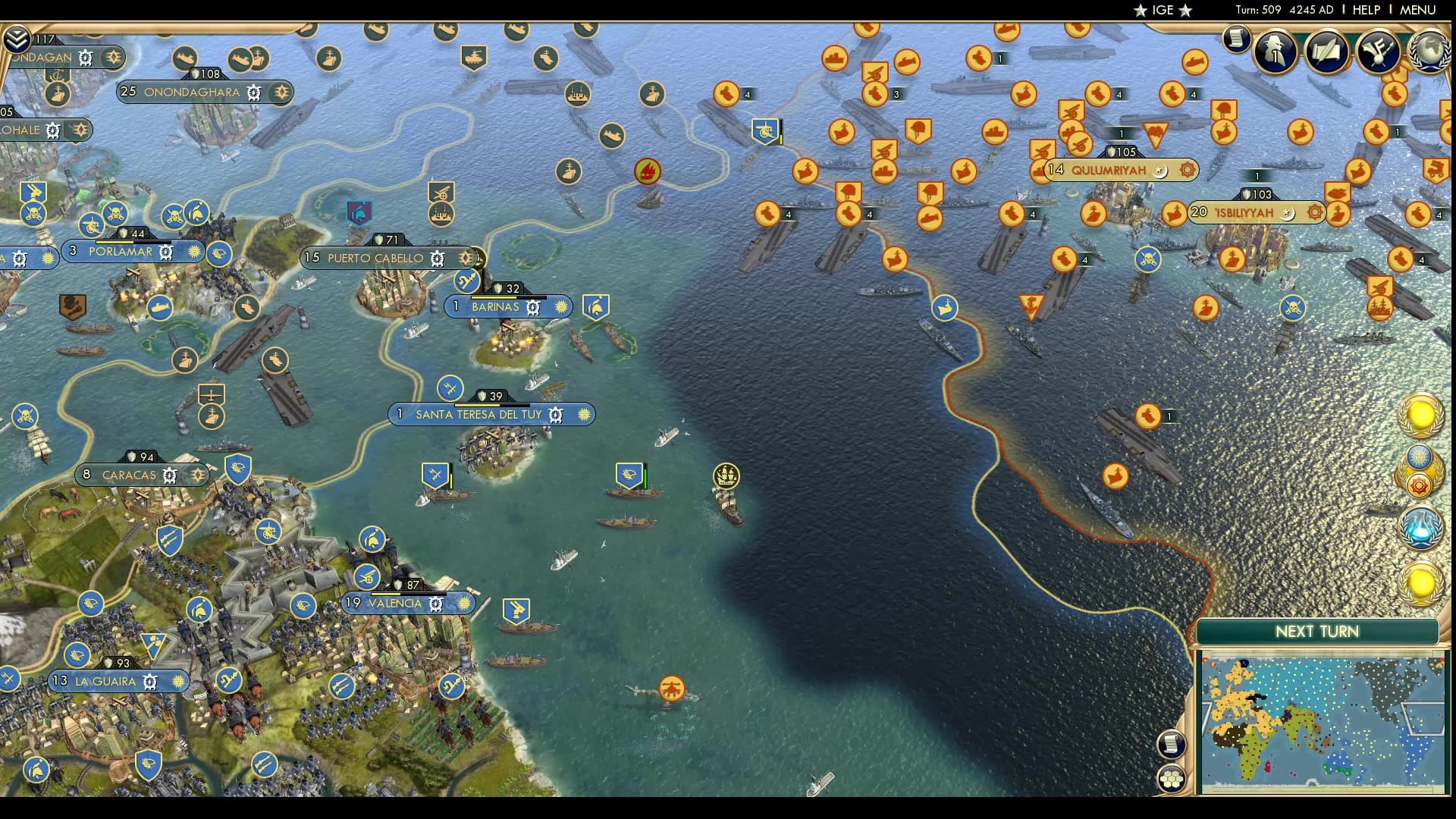Open the World Congress globe button
The height and width of the screenshot is (819, 1456).
tap(1429, 52)
